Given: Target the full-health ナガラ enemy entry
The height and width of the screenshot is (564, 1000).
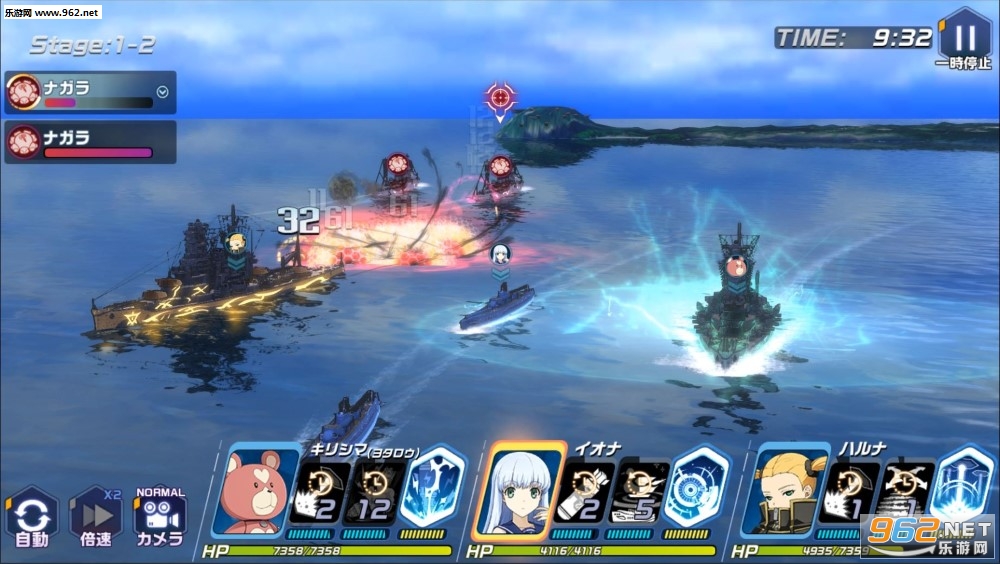Looking at the screenshot, I should 90,142.
